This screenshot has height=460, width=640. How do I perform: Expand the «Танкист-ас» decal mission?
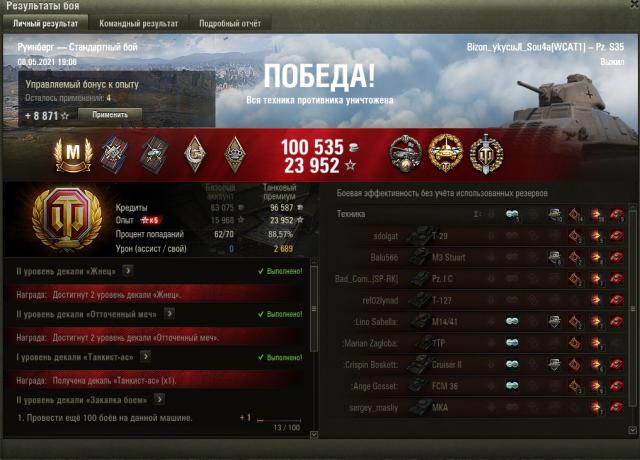[146, 357]
